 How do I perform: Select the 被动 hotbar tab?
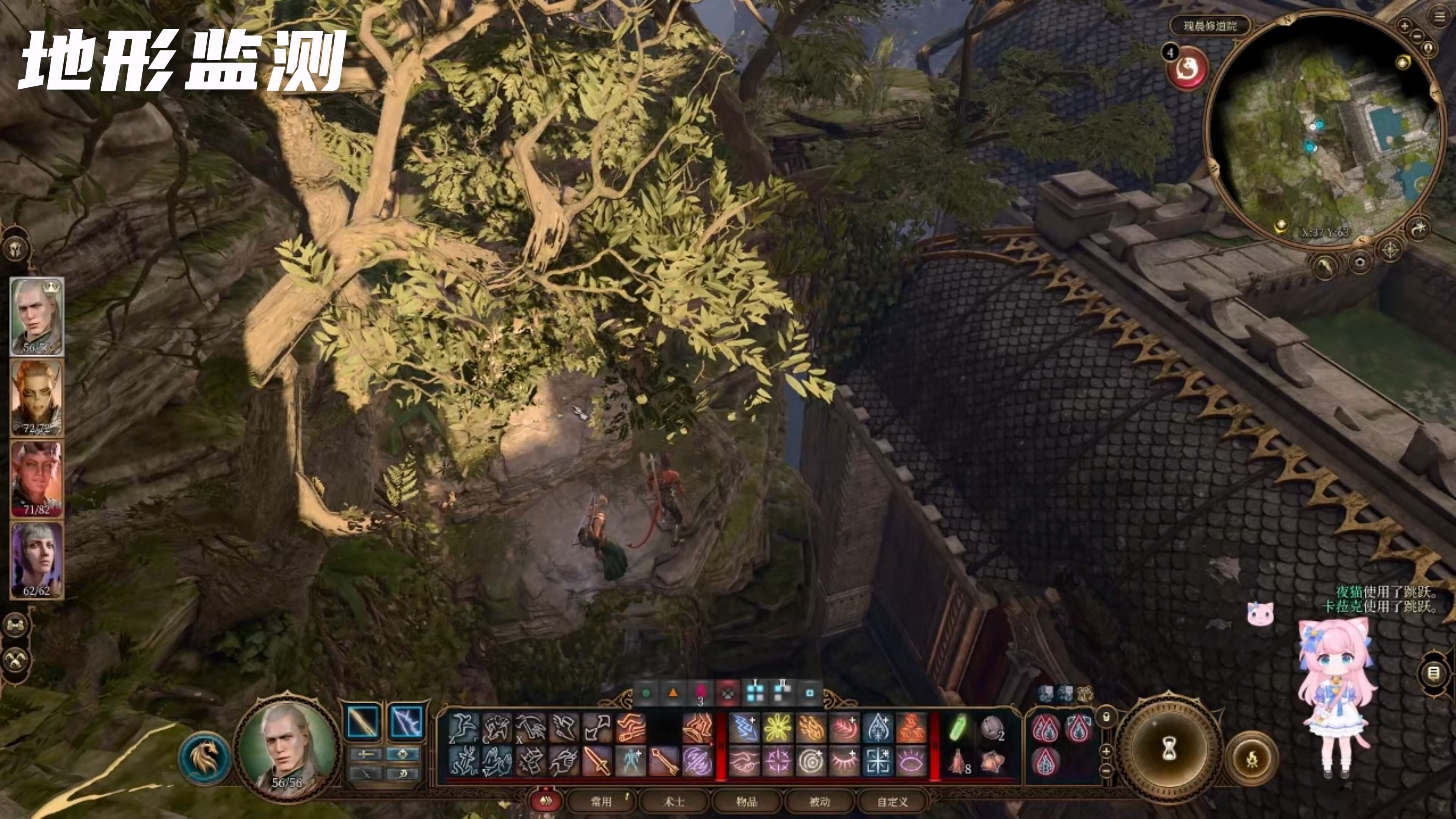[819, 801]
